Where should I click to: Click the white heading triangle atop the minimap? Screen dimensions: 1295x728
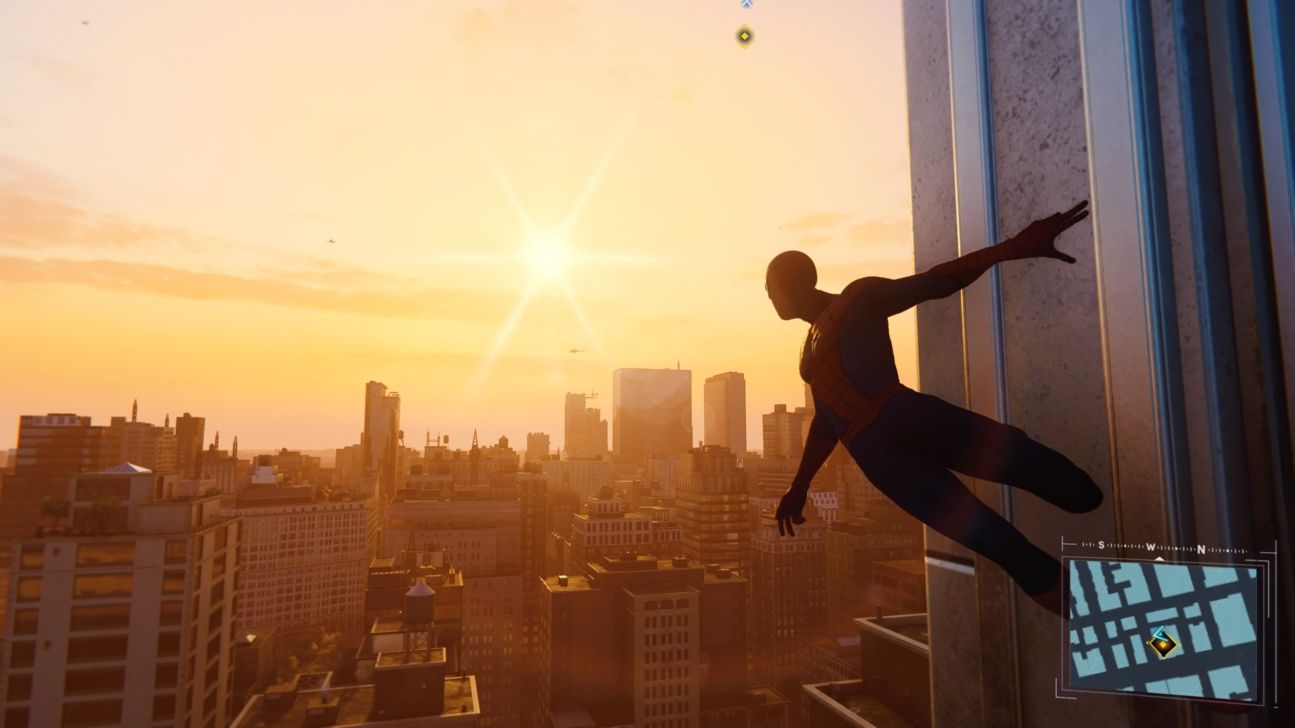[x=1158, y=558]
